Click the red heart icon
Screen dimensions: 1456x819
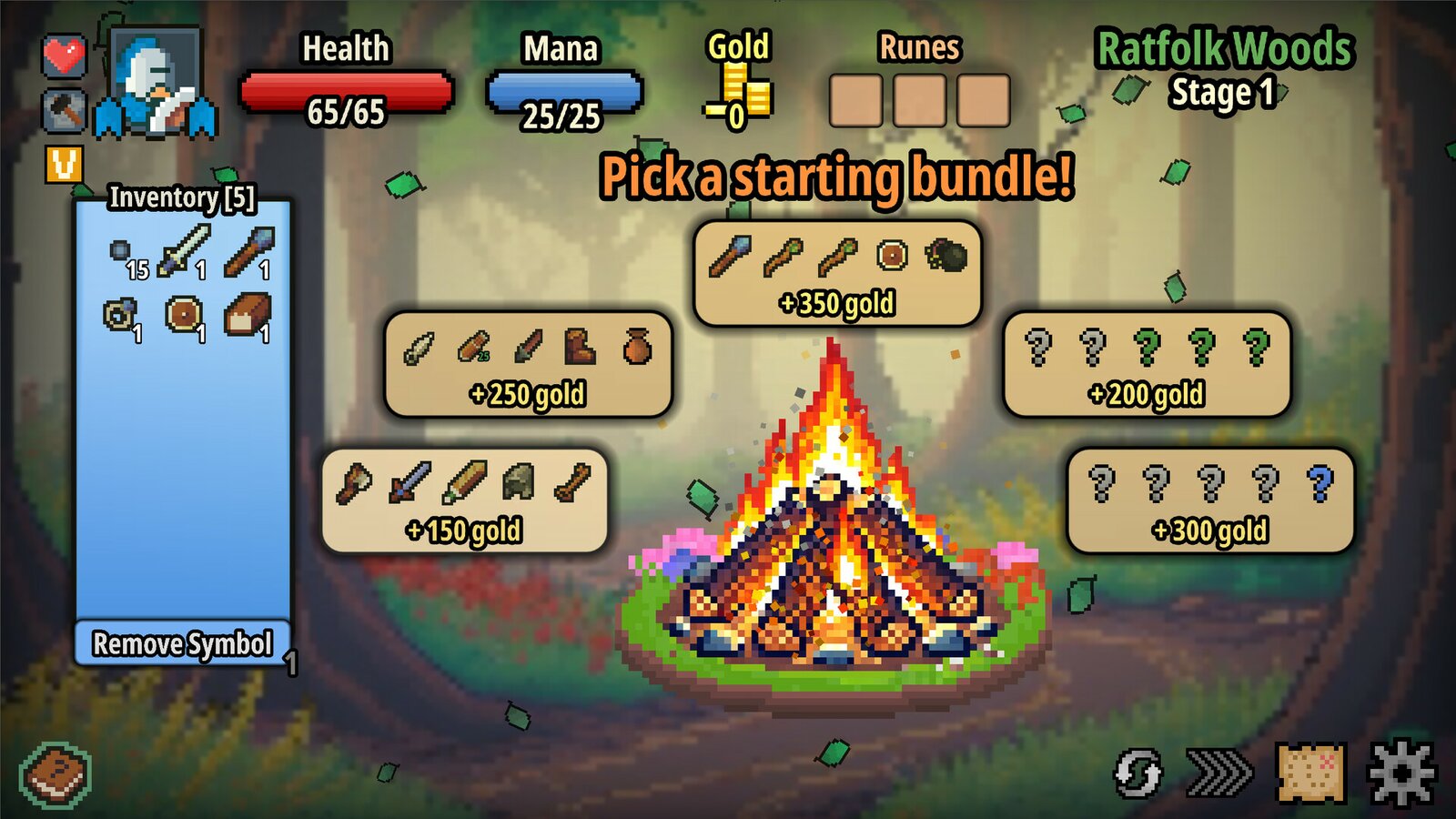65,56
